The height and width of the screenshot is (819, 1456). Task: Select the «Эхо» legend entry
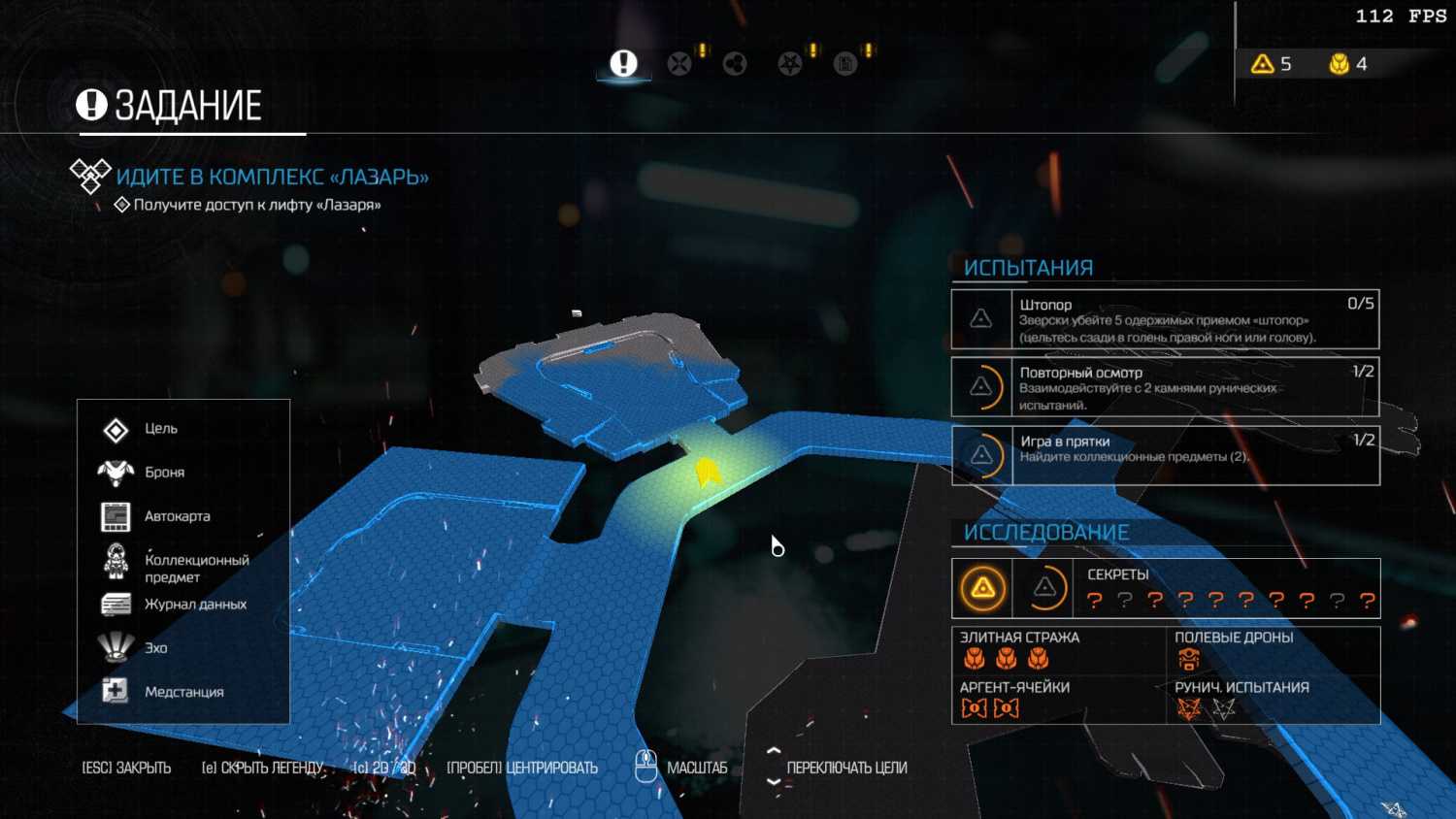coord(155,648)
